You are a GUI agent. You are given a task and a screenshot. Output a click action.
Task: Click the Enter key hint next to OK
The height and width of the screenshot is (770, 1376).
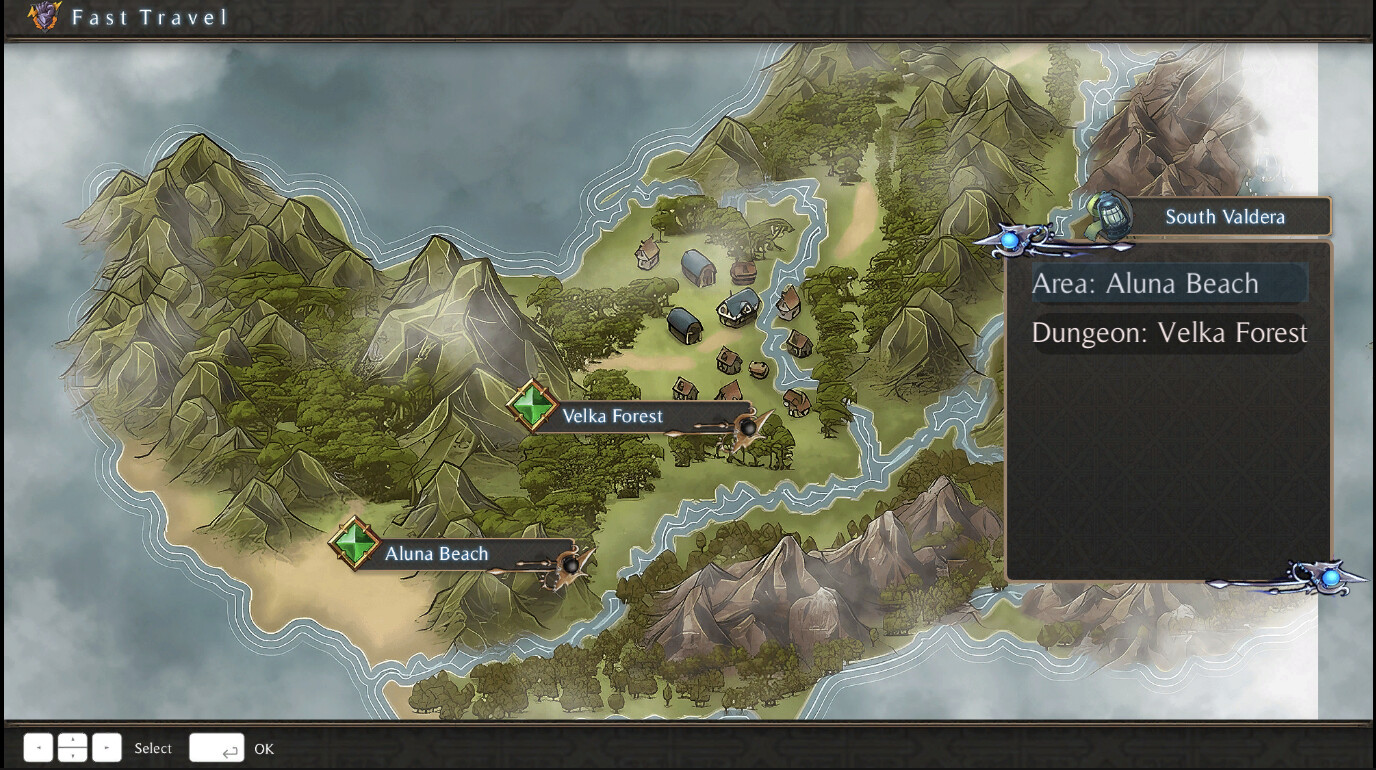pyautogui.click(x=217, y=748)
